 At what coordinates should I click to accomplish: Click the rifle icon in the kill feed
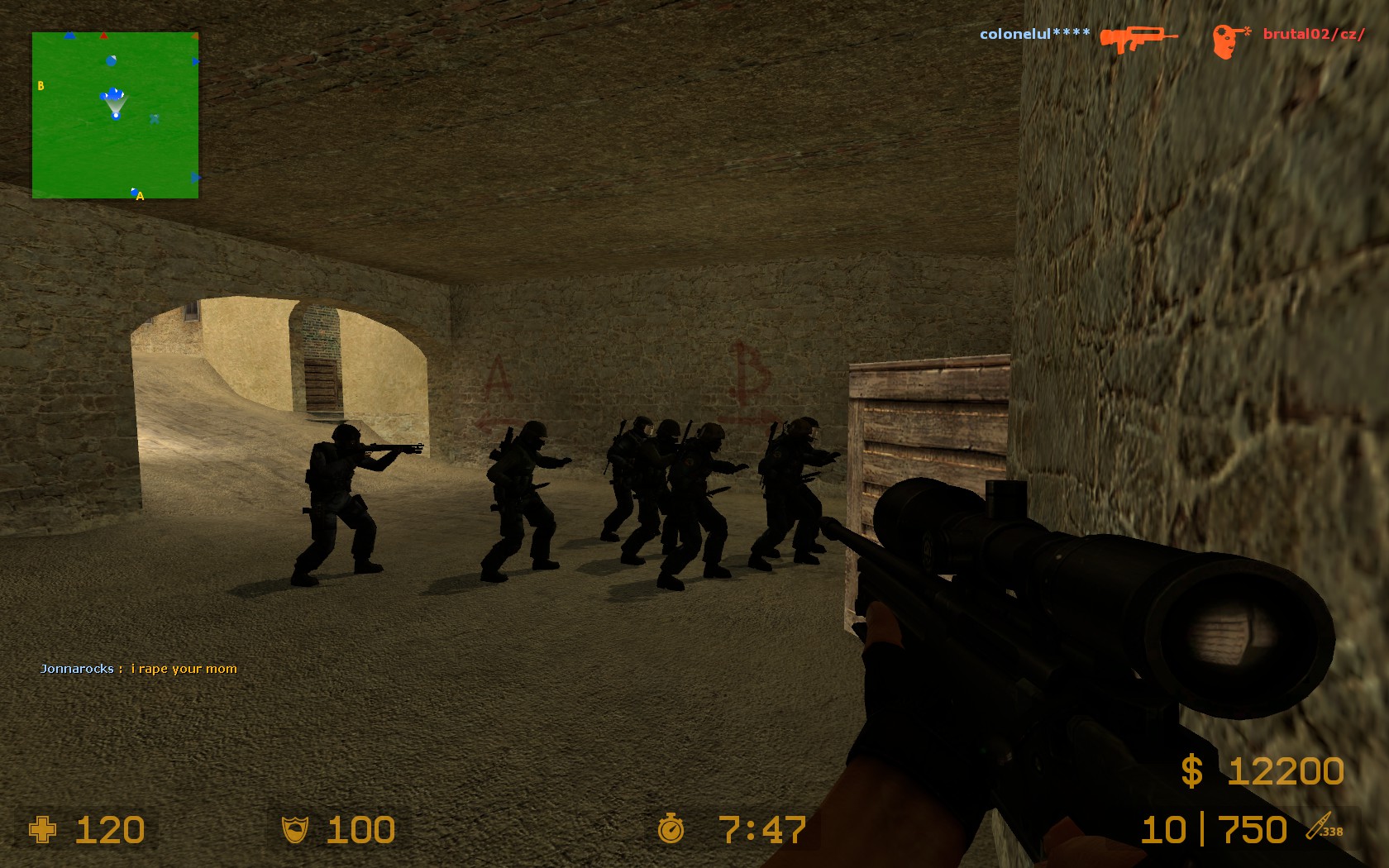point(1138,38)
